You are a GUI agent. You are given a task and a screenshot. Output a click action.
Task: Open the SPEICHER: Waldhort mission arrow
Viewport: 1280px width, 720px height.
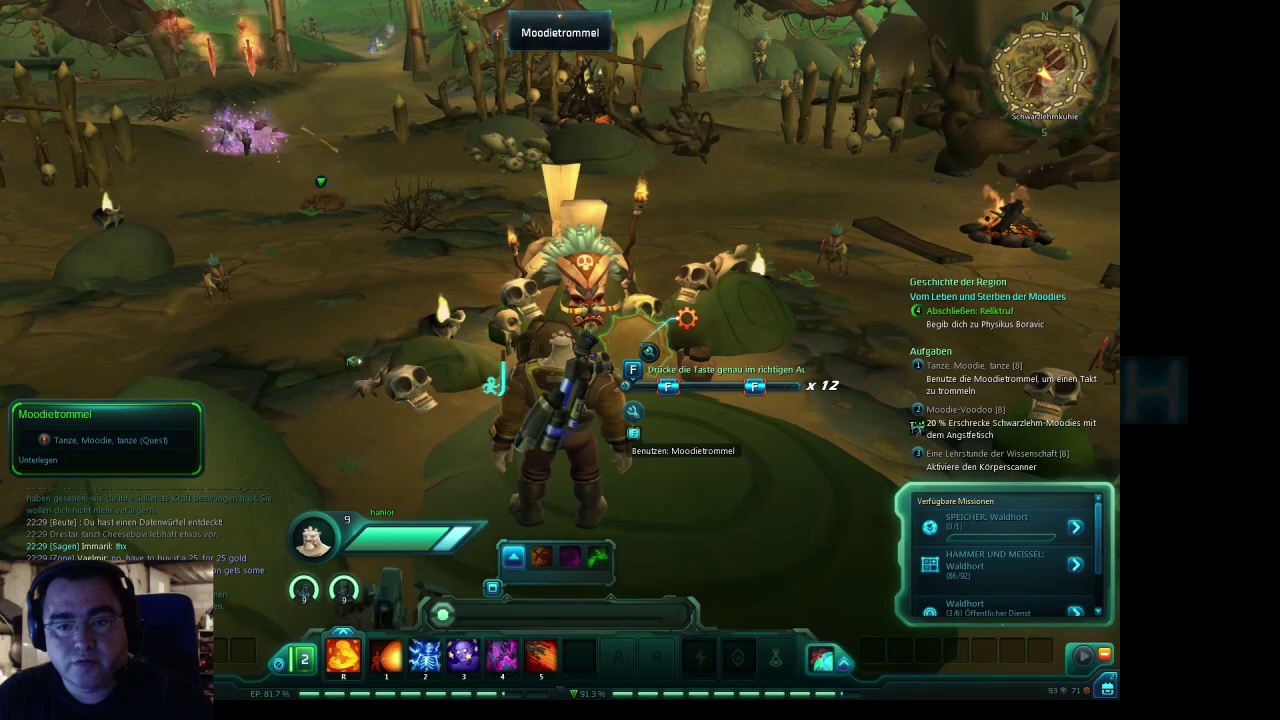1075,527
